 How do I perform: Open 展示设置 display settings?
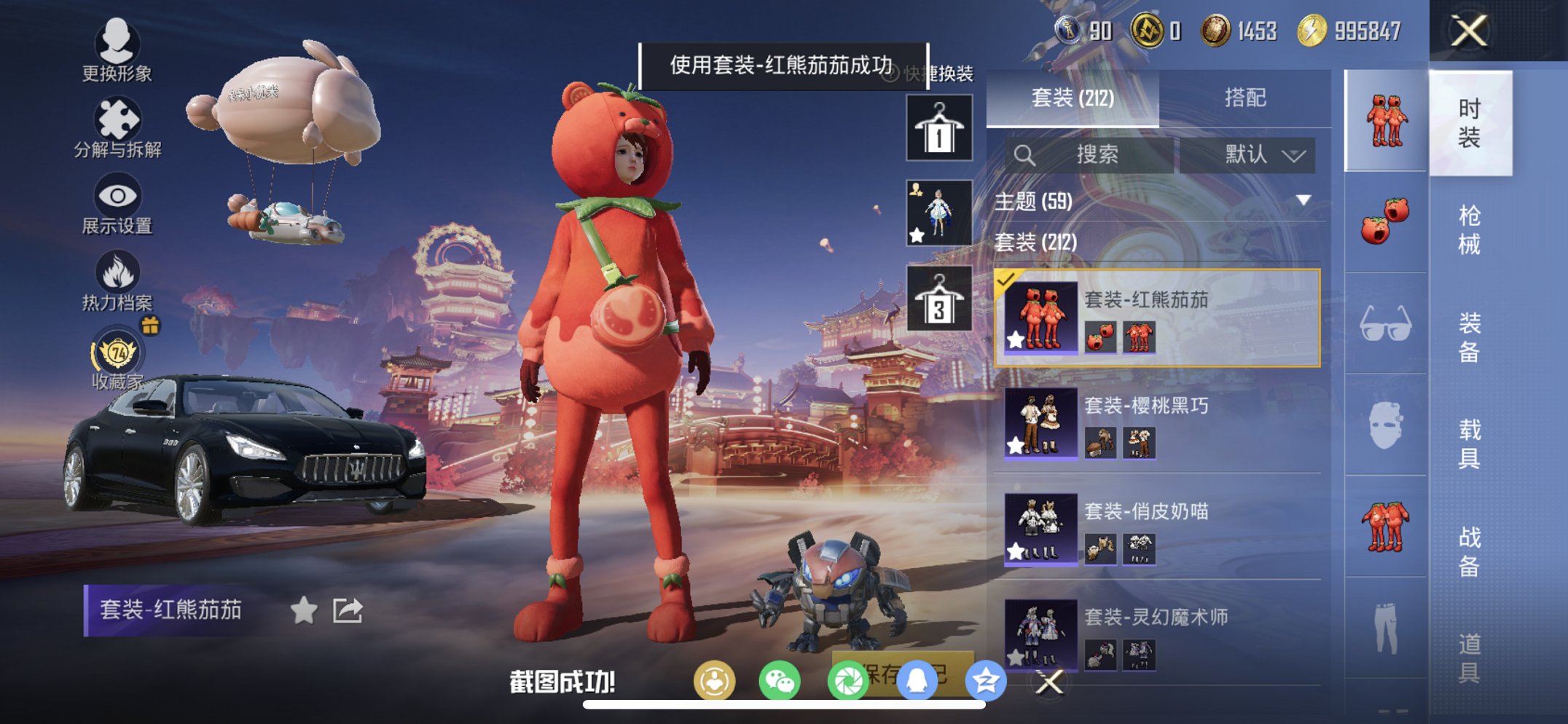click(x=119, y=198)
